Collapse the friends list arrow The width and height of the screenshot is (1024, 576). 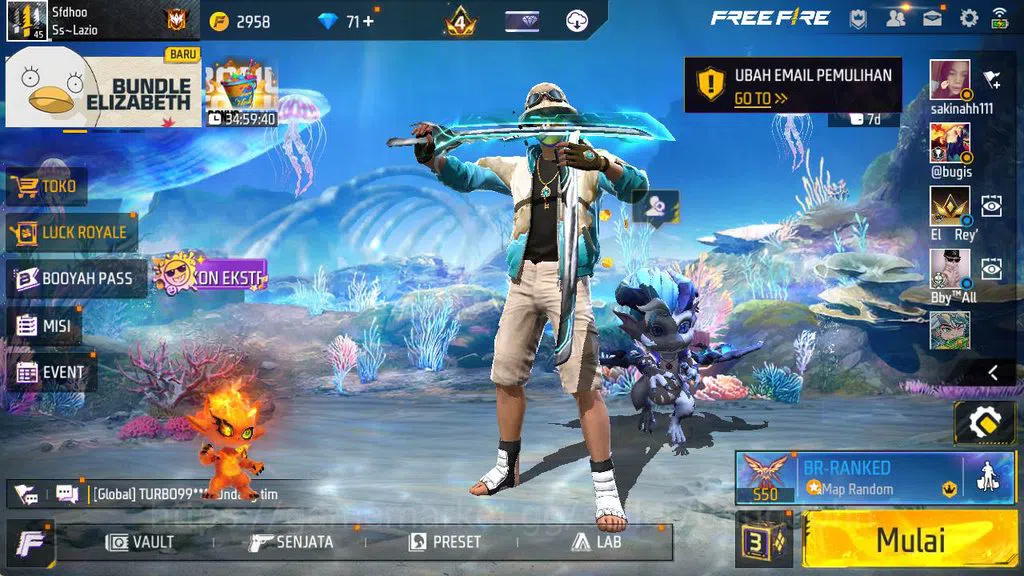(x=993, y=372)
